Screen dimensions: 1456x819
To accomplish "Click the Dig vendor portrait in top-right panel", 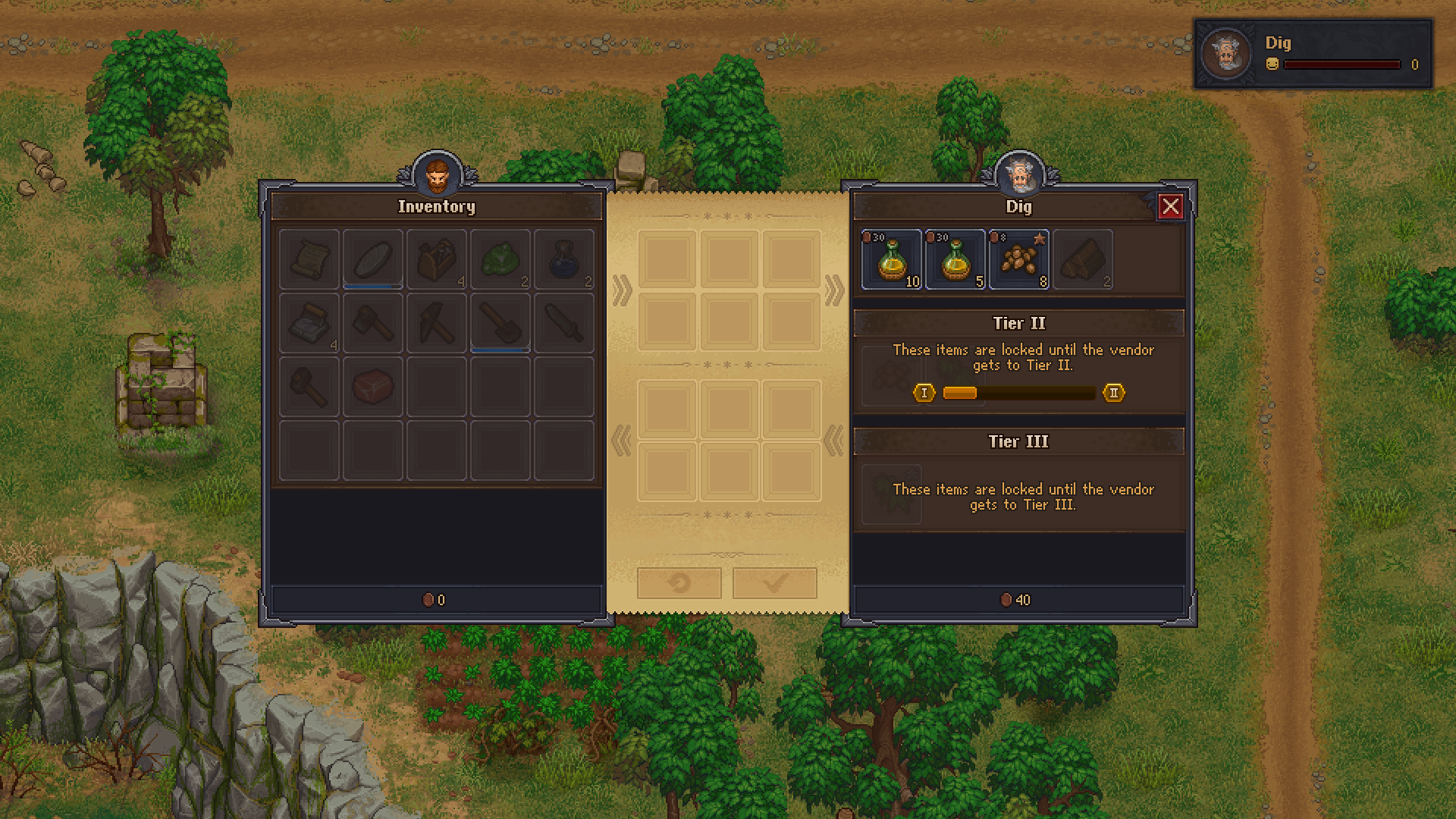I will pyautogui.click(x=1225, y=54).
